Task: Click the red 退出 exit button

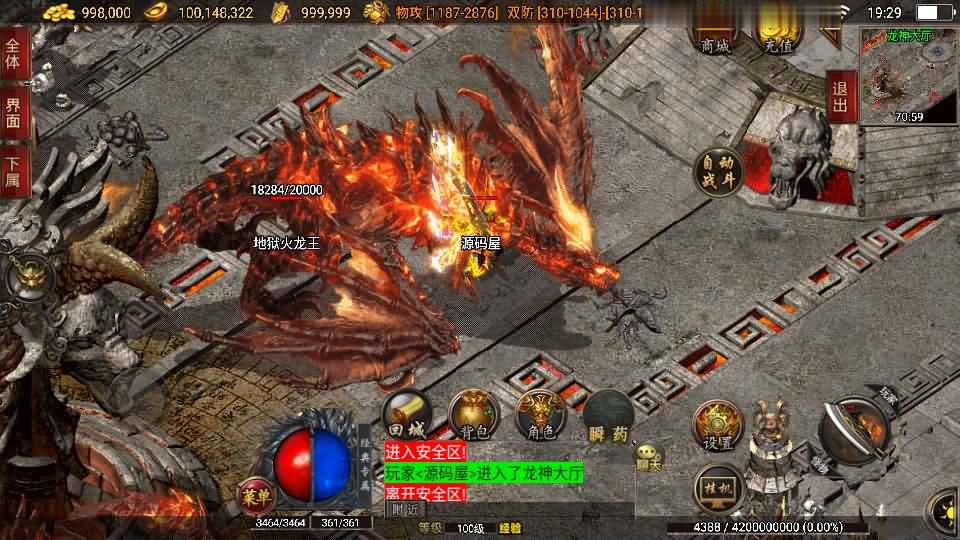Action: click(x=841, y=96)
